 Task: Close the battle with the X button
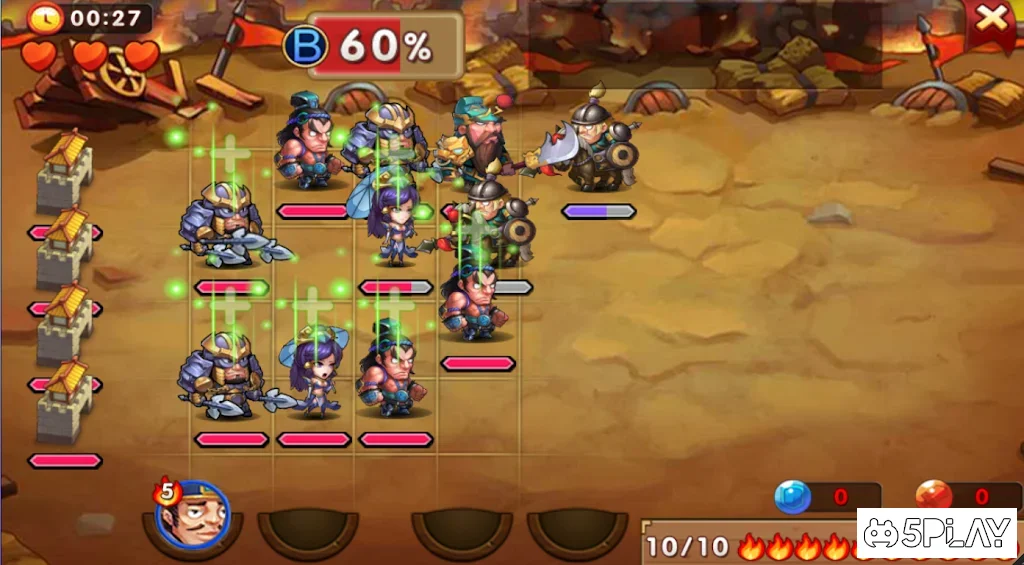[991, 18]
